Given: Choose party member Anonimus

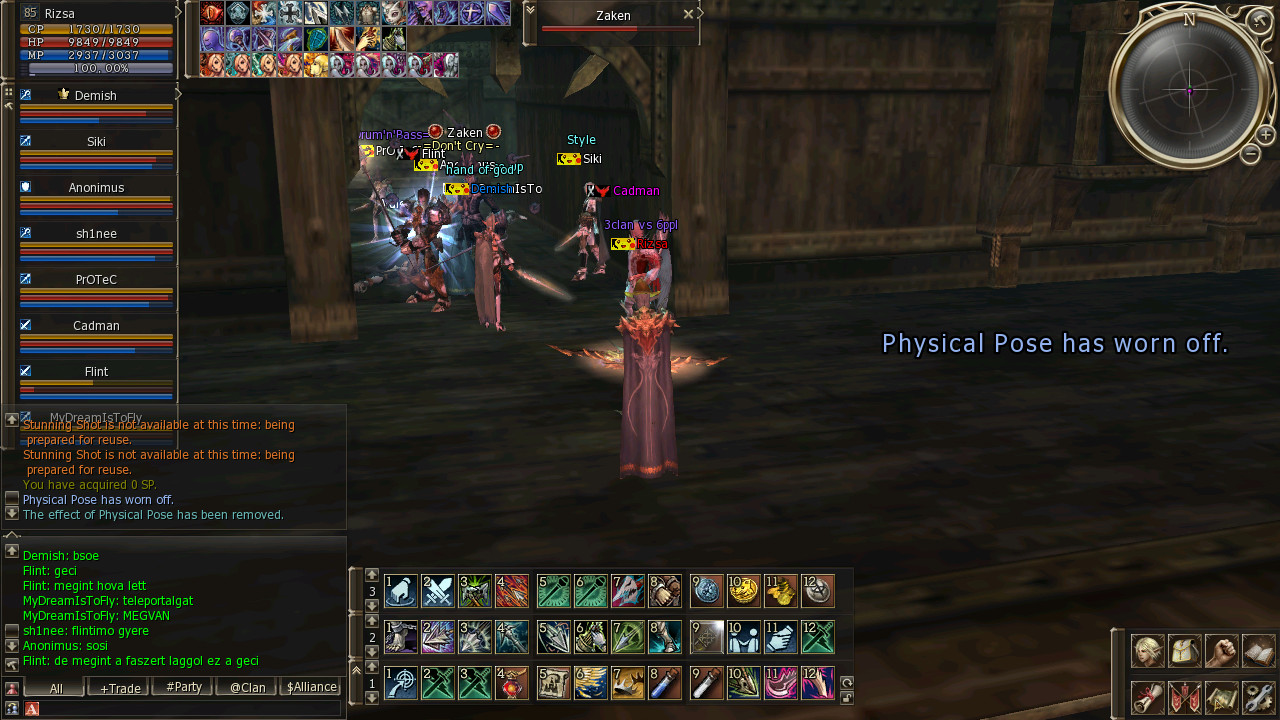Looking at the screenshot, I should [96, 188].
